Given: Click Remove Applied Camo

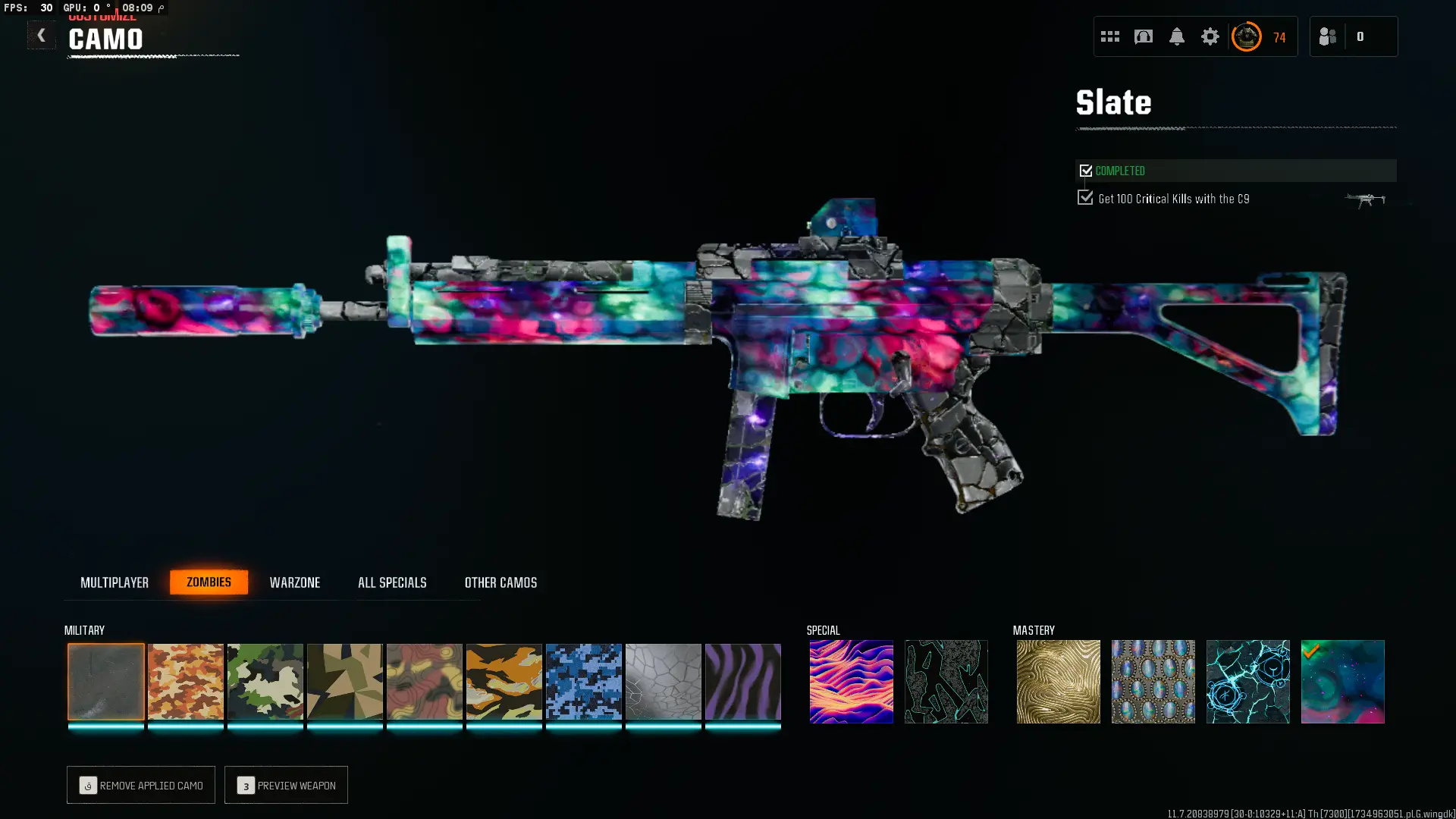Looking at the screenshot, I should [140, 785].
